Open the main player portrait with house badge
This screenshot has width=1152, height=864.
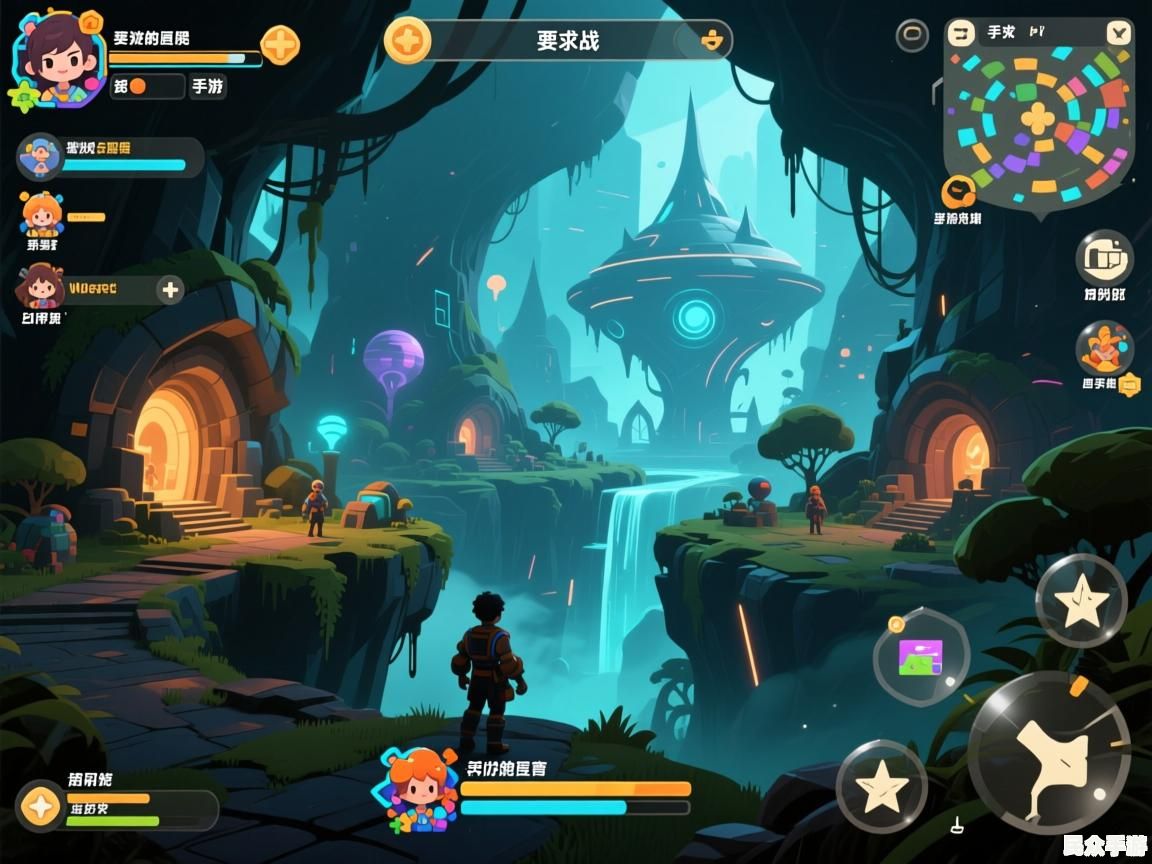pos(58,56)
